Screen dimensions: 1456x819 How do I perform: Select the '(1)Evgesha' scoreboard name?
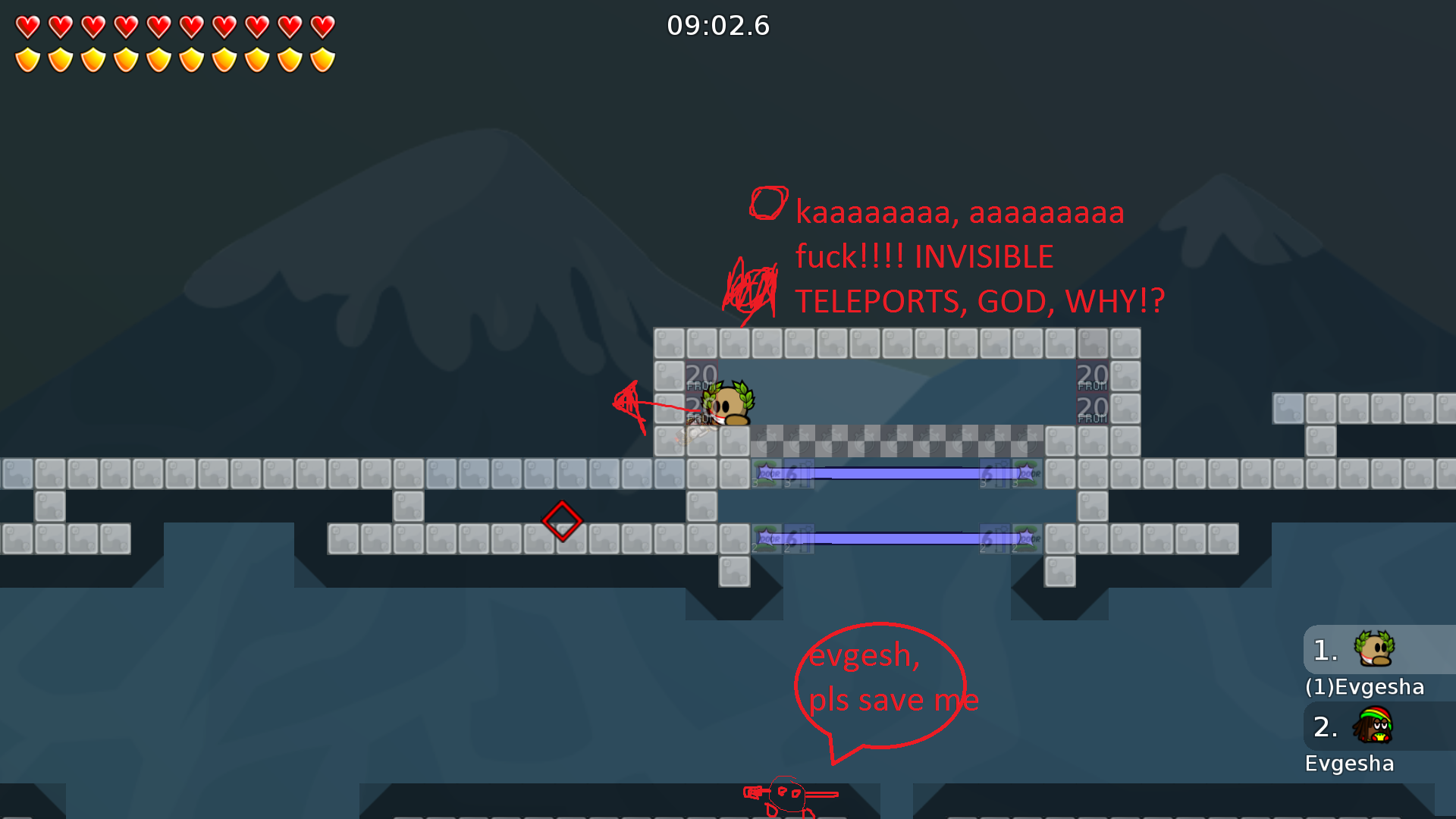pos(1365,687)
